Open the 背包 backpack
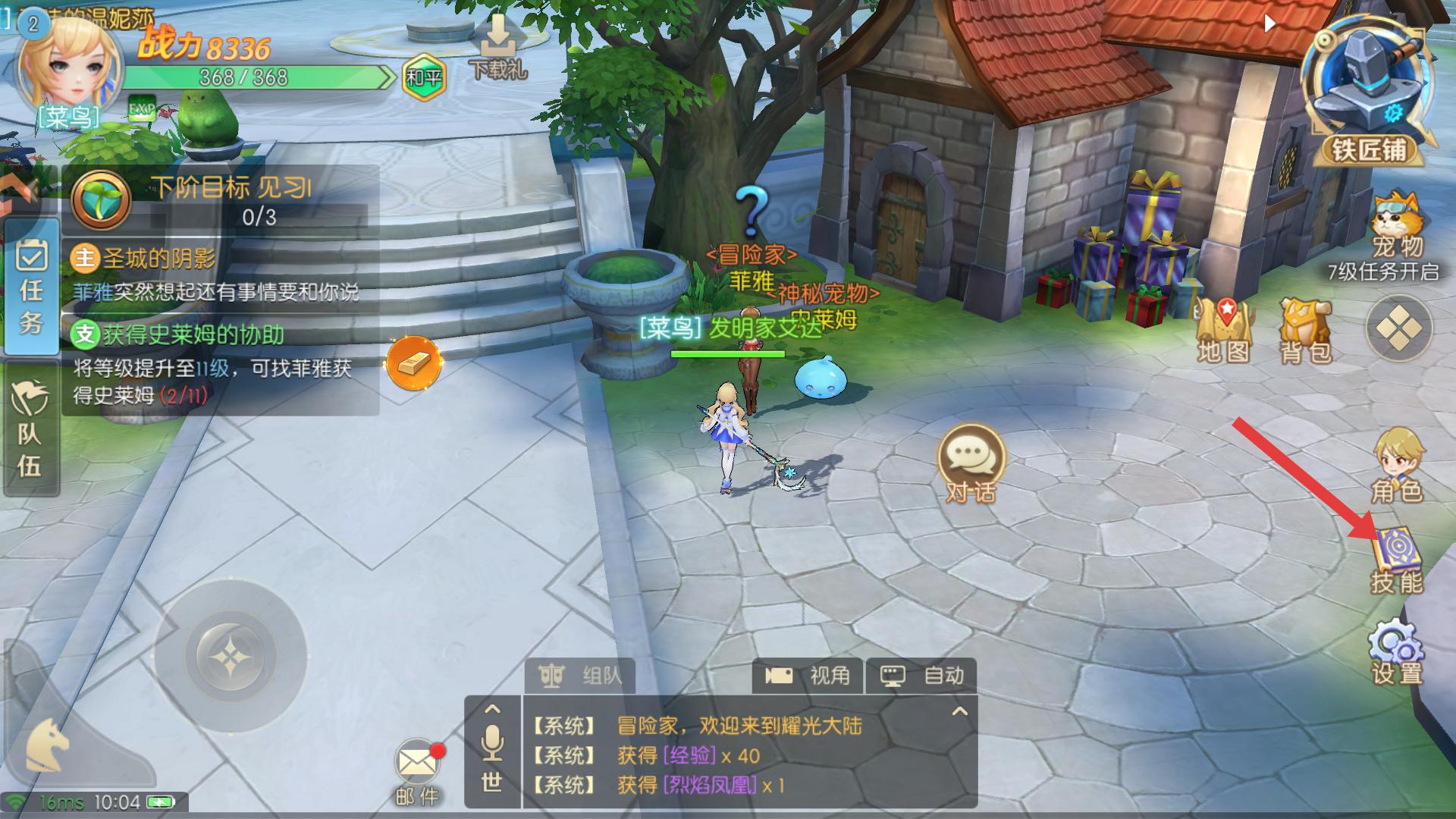The width and height of the screenshot is (1456, 819). coord(1306,331)
